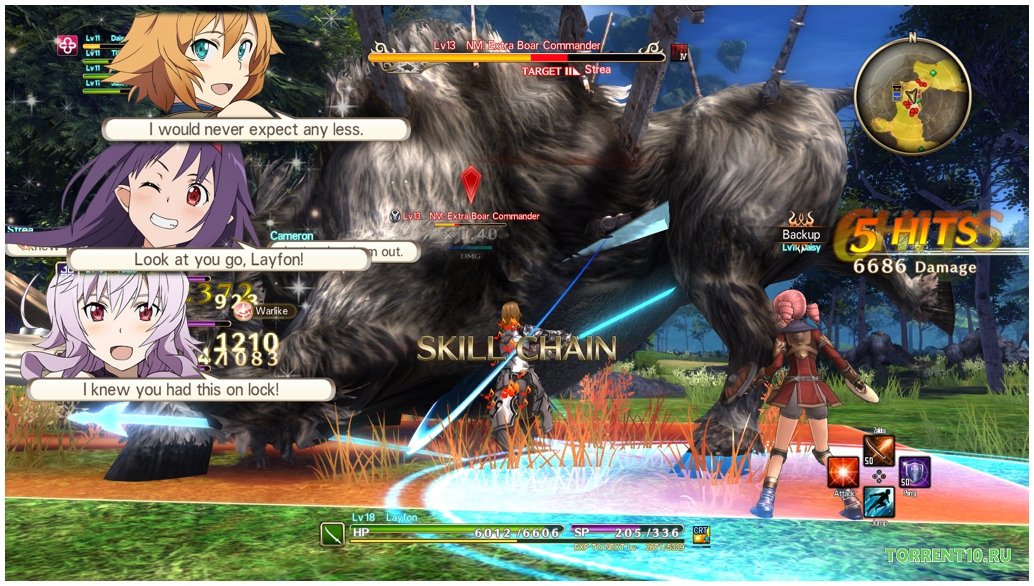The image size is (1034, 586).
Task: Select the CRT buff status icon
Action: (702, 534)
